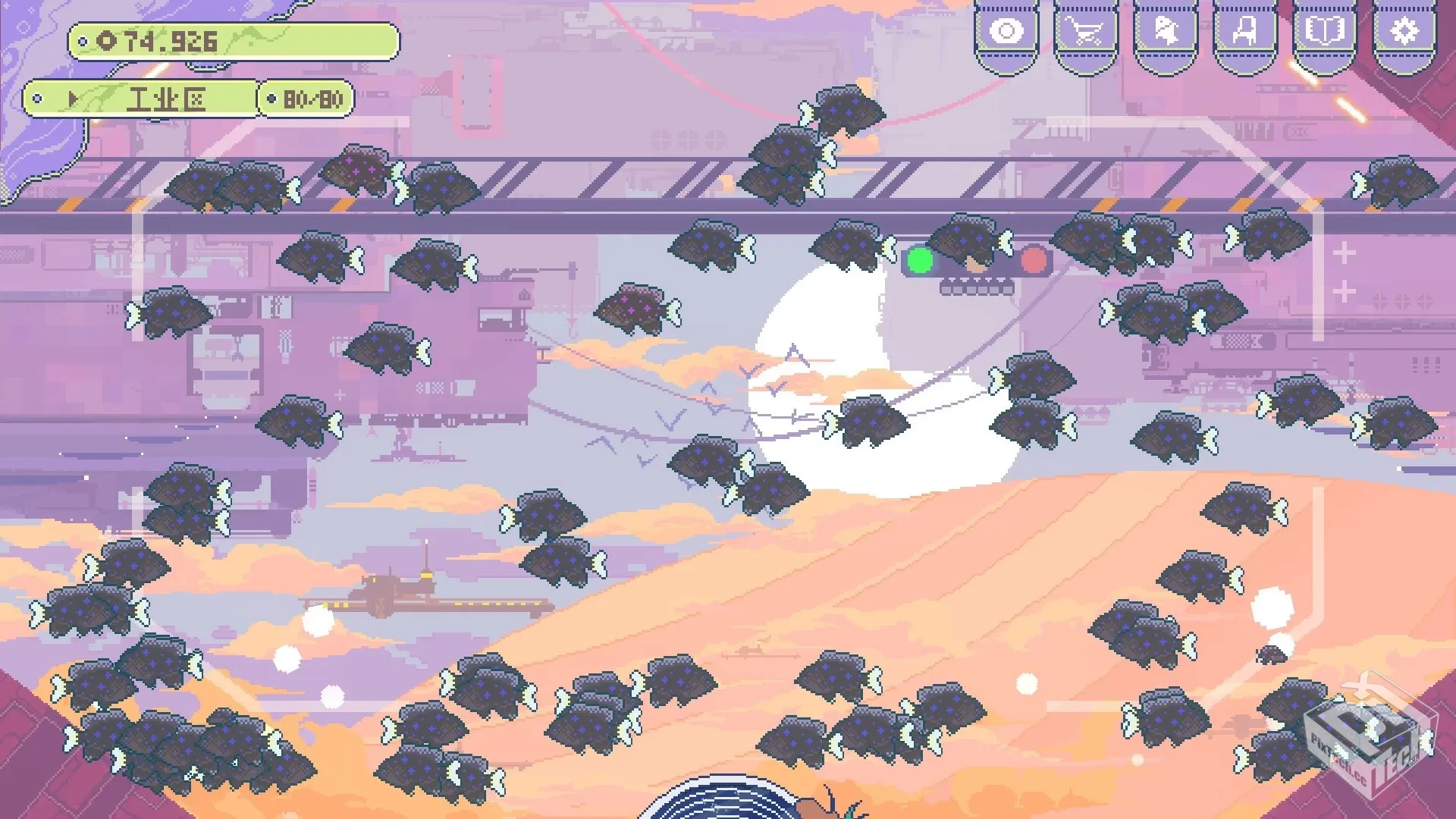
Task: Select the 工业区 area label
Action: (165, 99)
